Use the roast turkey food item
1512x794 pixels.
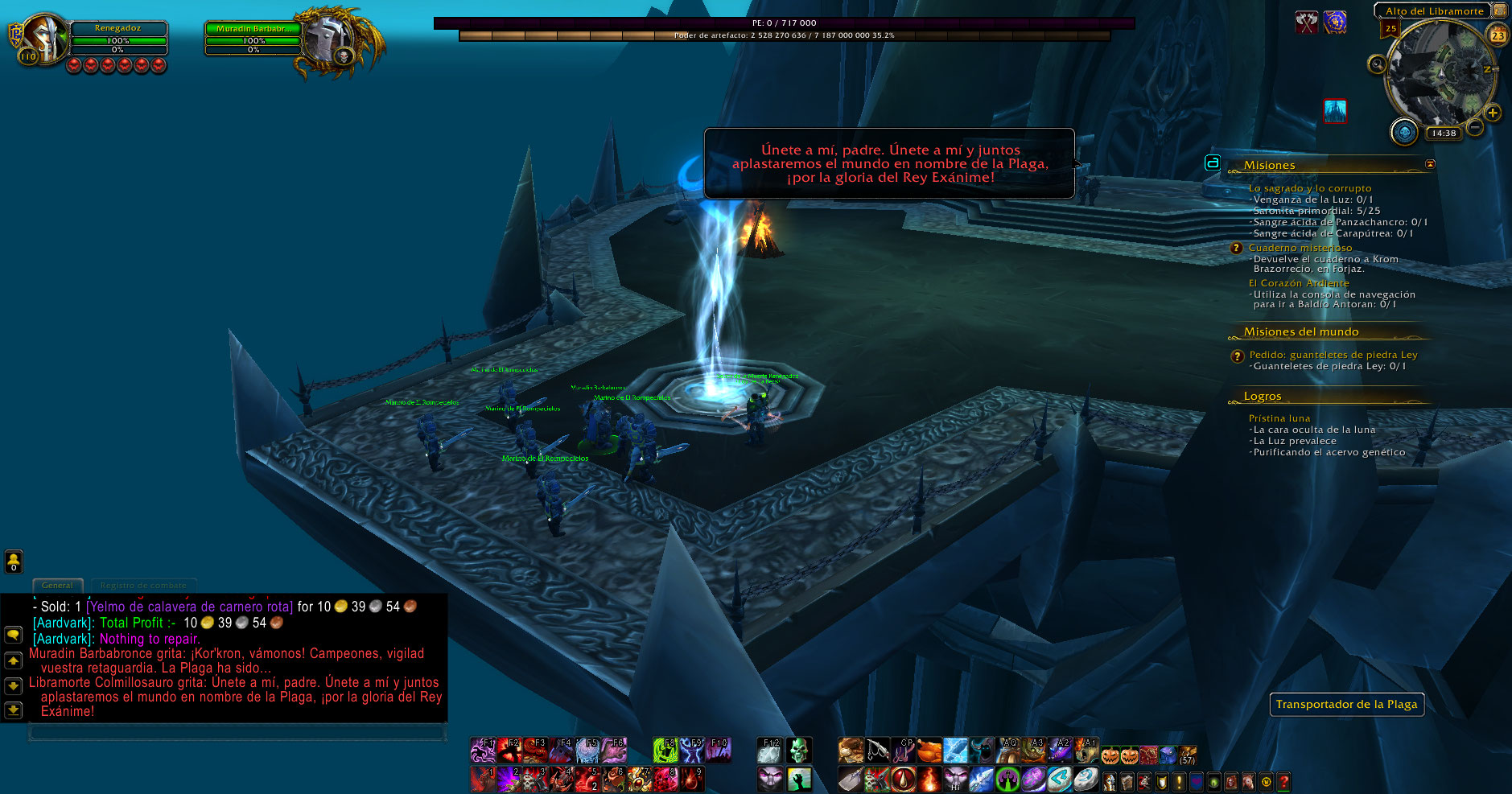click(929, 751)
